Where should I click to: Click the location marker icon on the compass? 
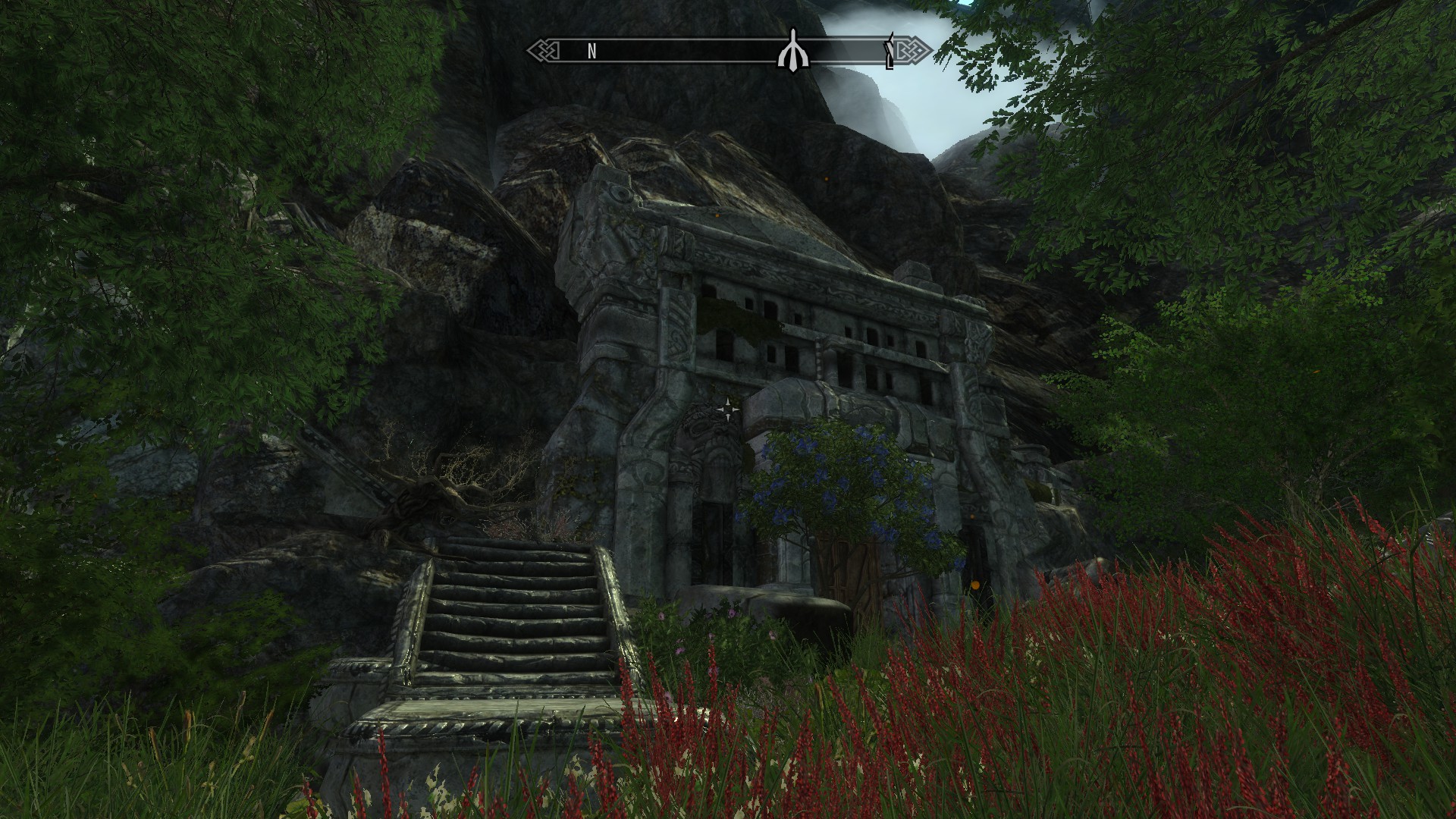(x=793, y=50)
